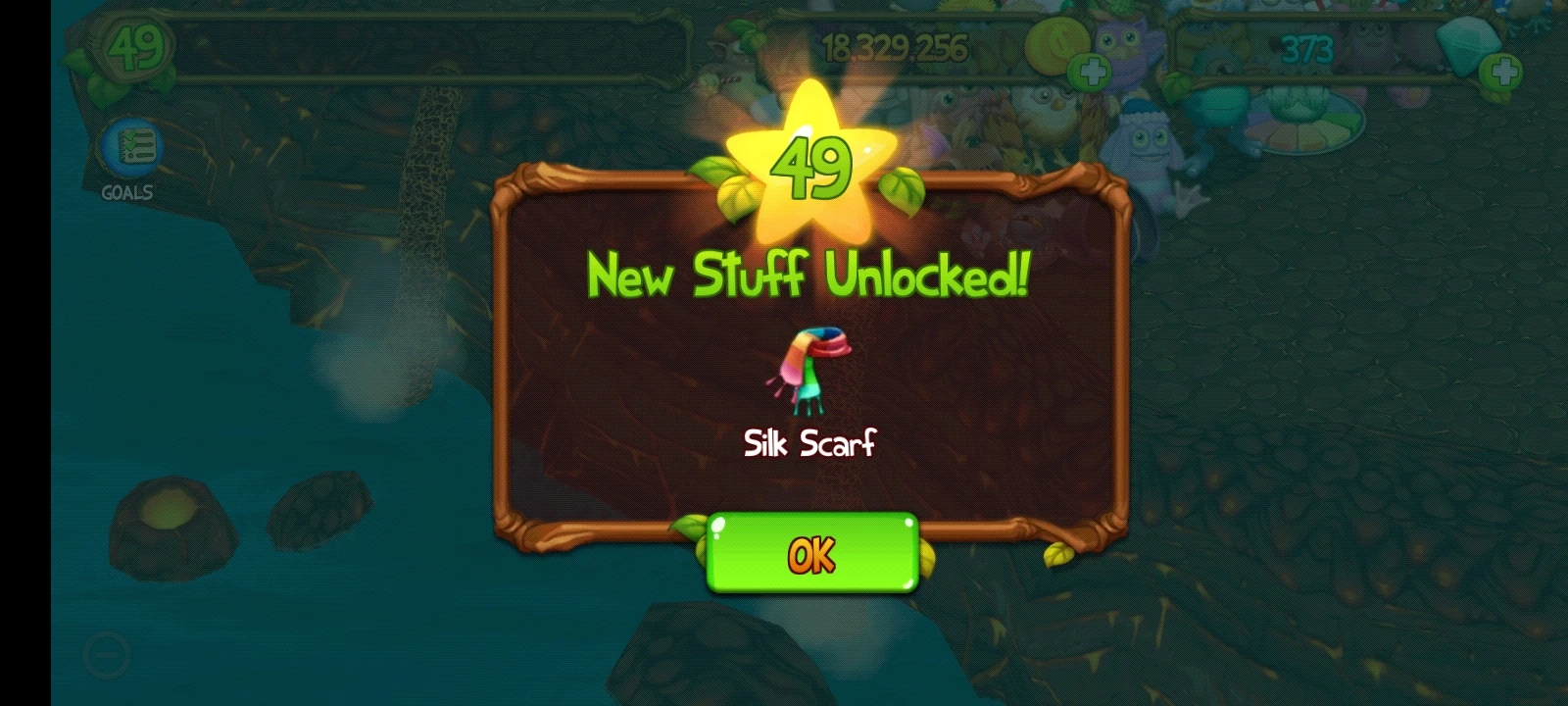
Task: Open the Goals checklist
Action: tap(130, 145)
